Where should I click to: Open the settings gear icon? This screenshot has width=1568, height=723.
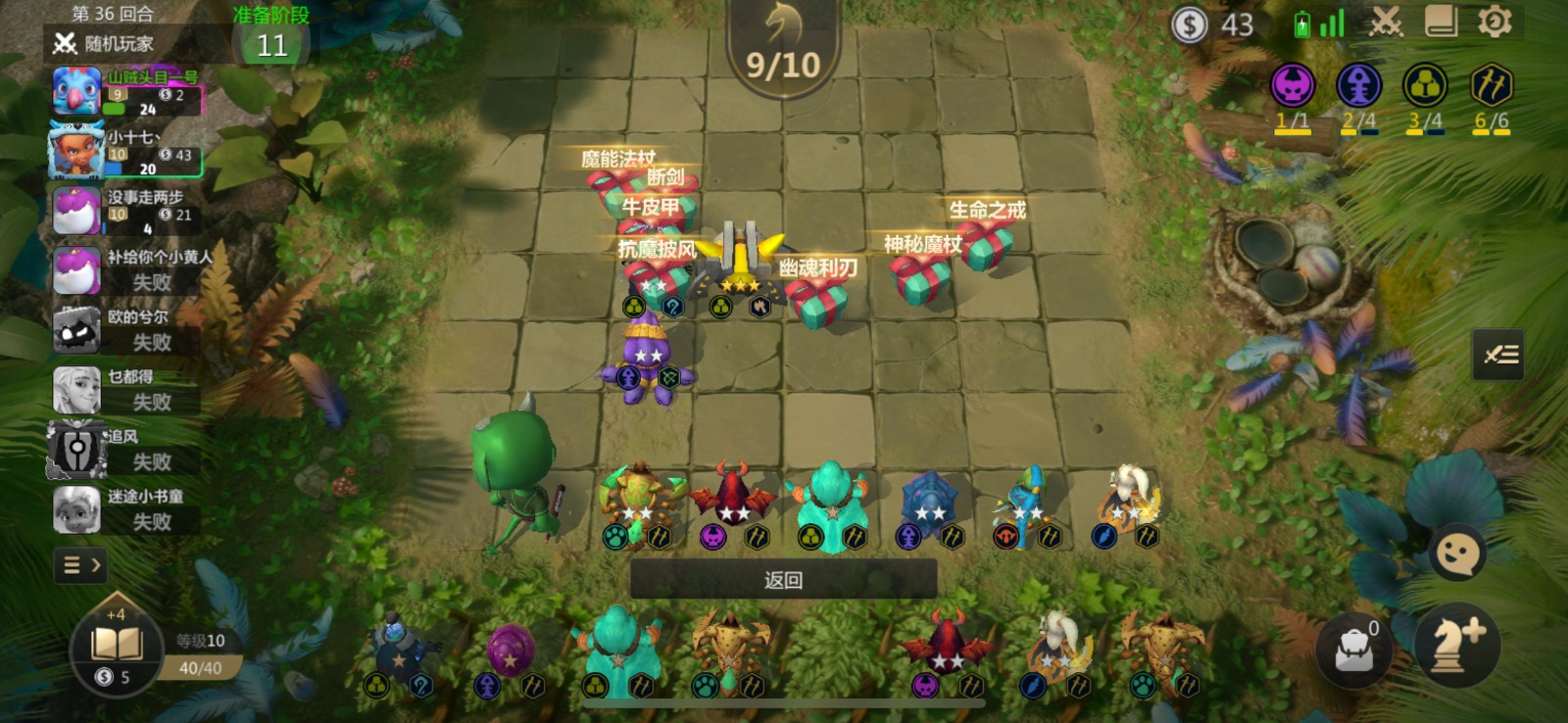pyautogui.click(x=1494, y=22)
